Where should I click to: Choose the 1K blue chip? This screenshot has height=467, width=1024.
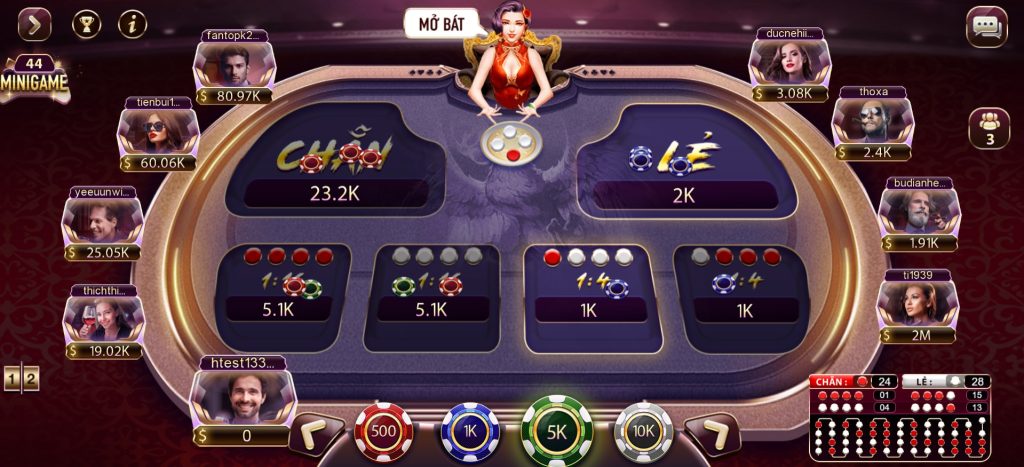tap(471, 431)
